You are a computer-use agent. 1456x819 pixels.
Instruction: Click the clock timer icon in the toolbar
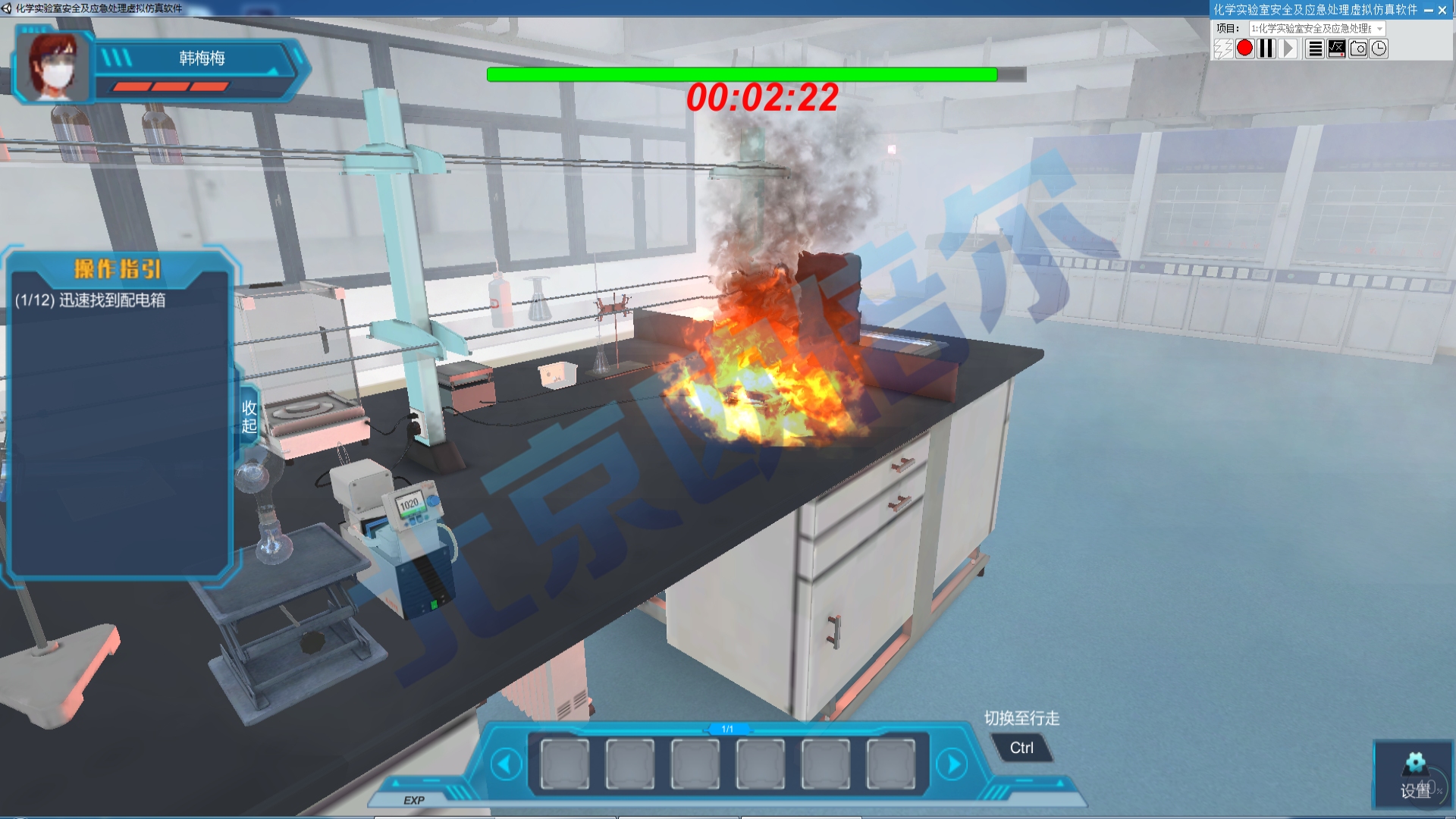click(1379, 49)
